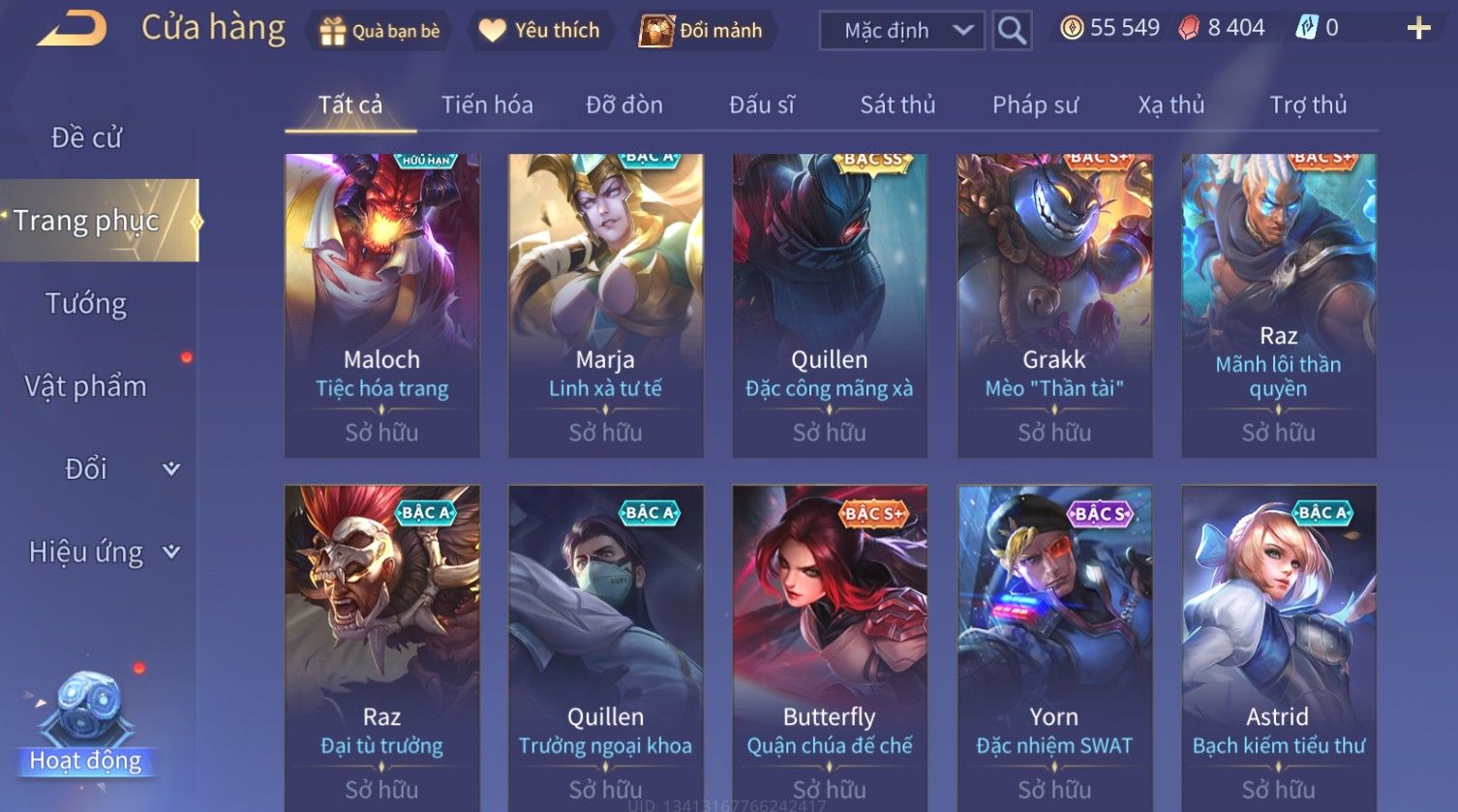This screenshot has height=812, width=1458.
Task: Open Quà bạn bè gift menu
Action: 380,31
